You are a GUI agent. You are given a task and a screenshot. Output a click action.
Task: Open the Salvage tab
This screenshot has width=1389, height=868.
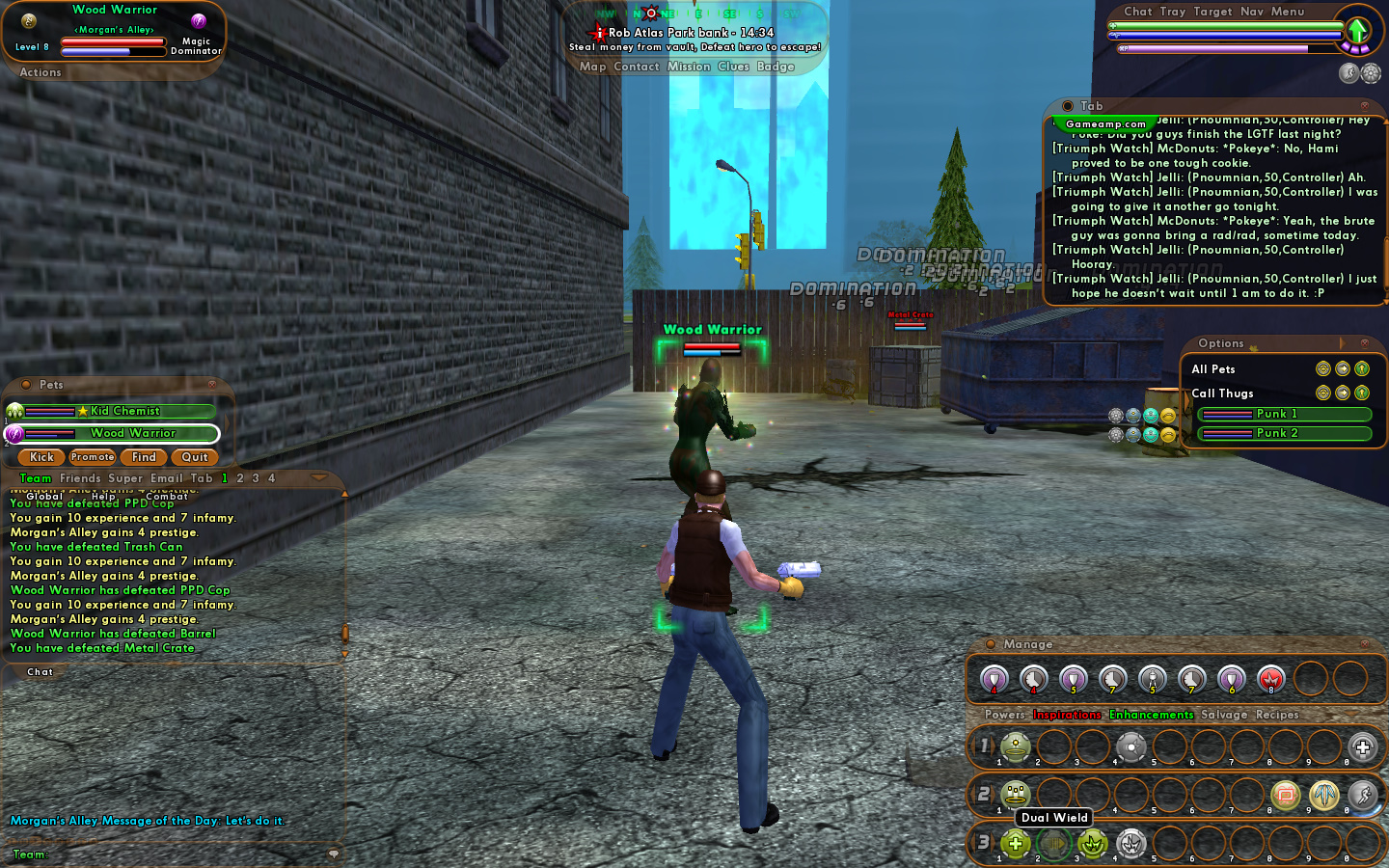coord(1224,715)
